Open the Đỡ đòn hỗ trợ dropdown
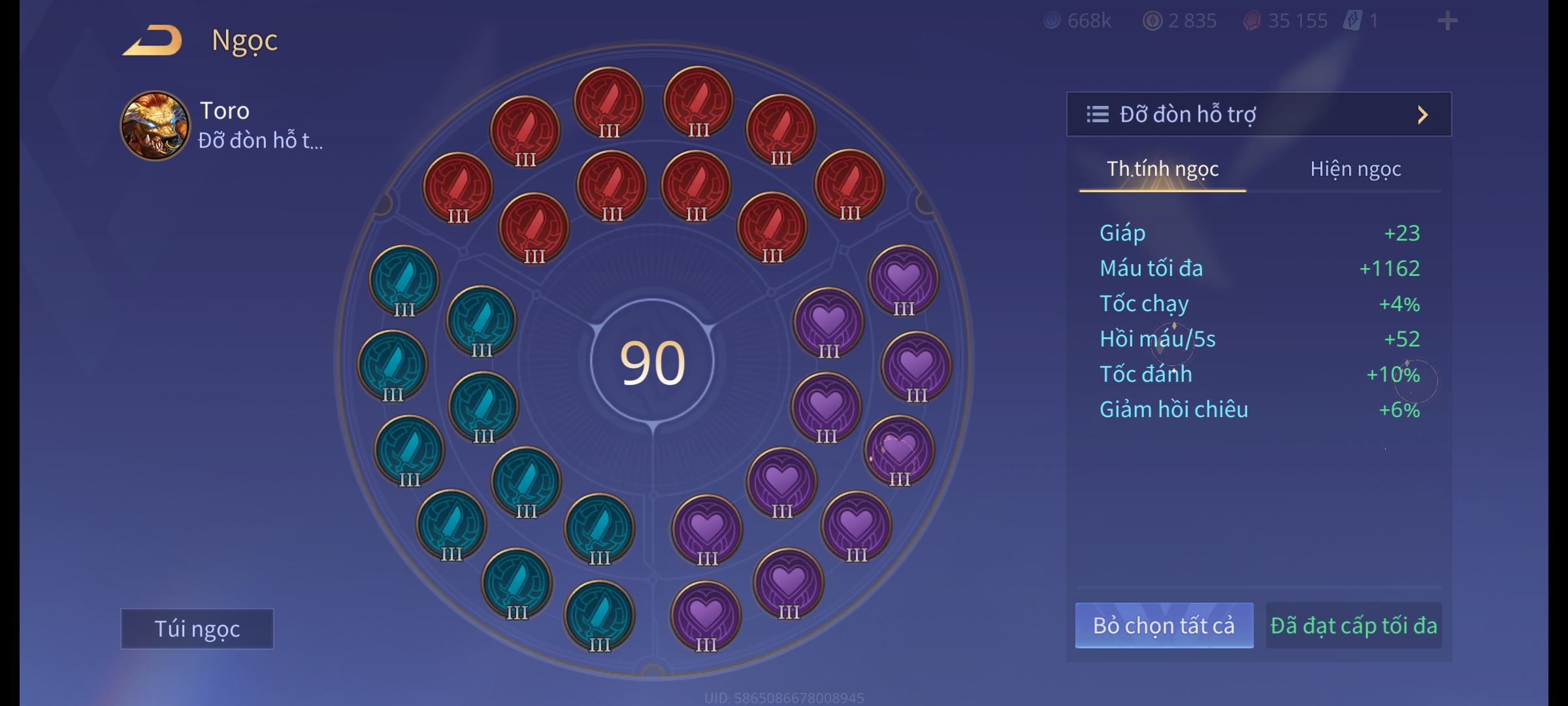The width and height of the screenshot is (1568, 706). [1259, 114]
